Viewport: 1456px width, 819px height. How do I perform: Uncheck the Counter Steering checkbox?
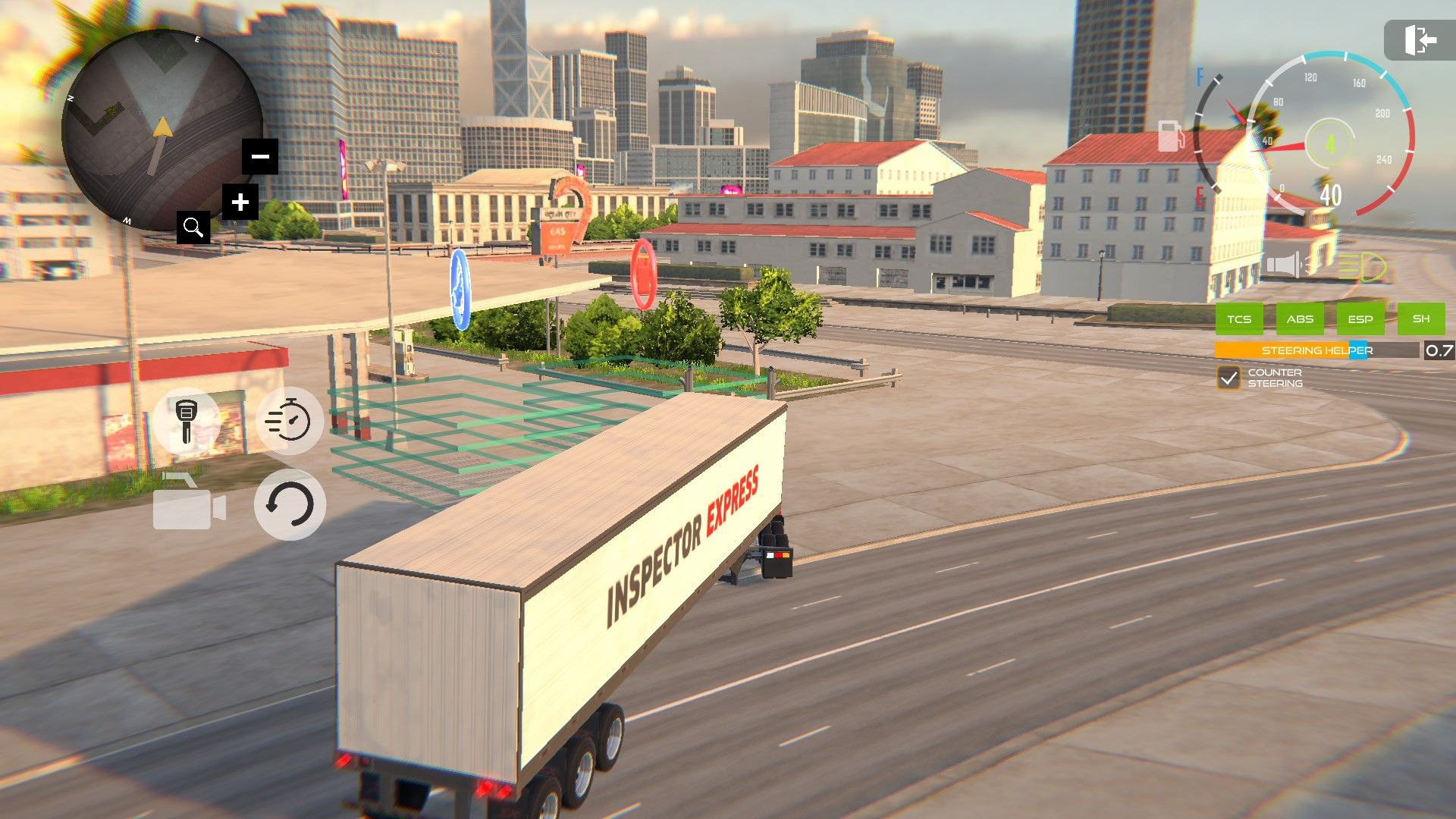pyautogui.click(x=1228, y=378)
